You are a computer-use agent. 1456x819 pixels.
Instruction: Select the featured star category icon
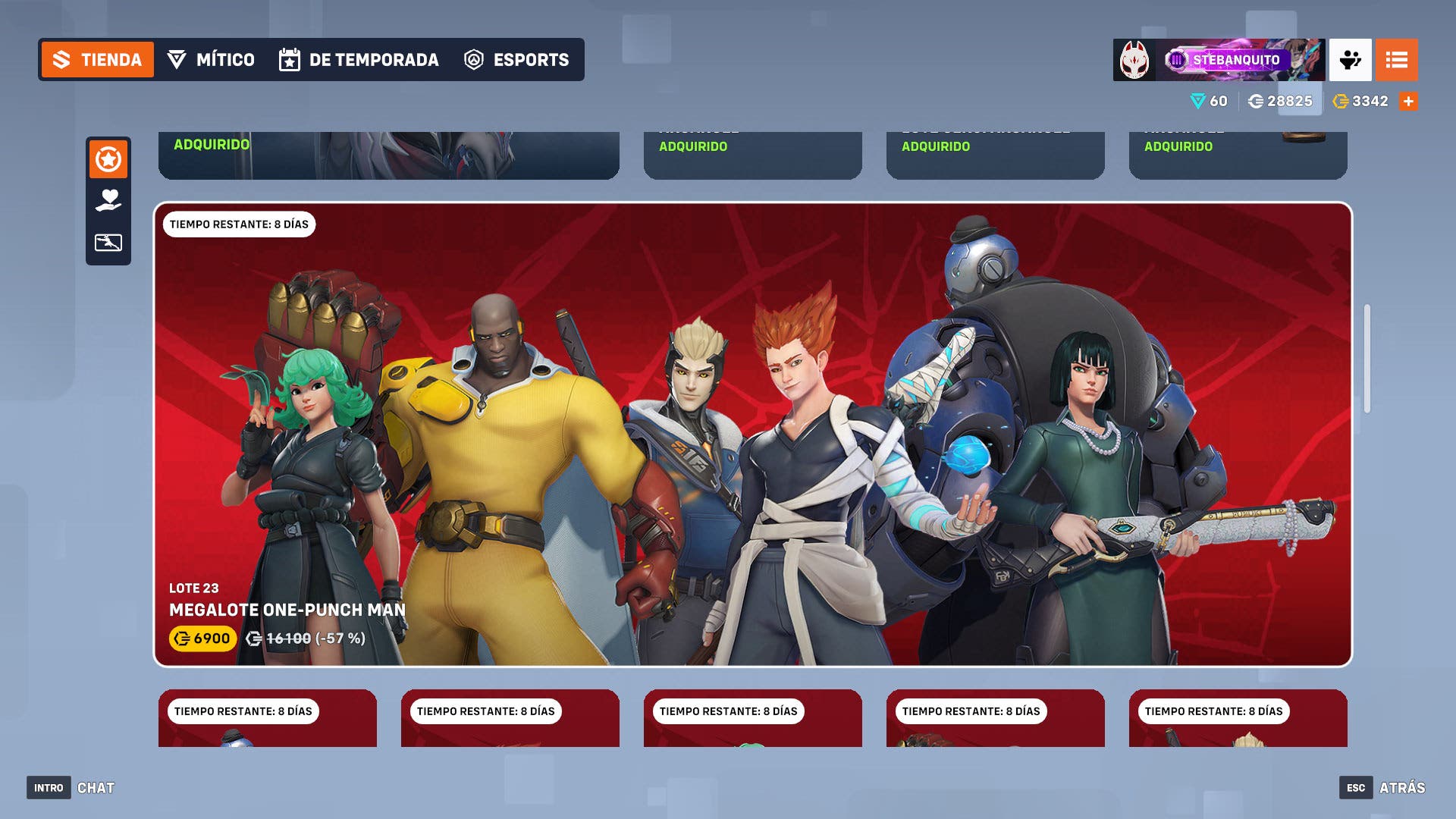(108, 160)
